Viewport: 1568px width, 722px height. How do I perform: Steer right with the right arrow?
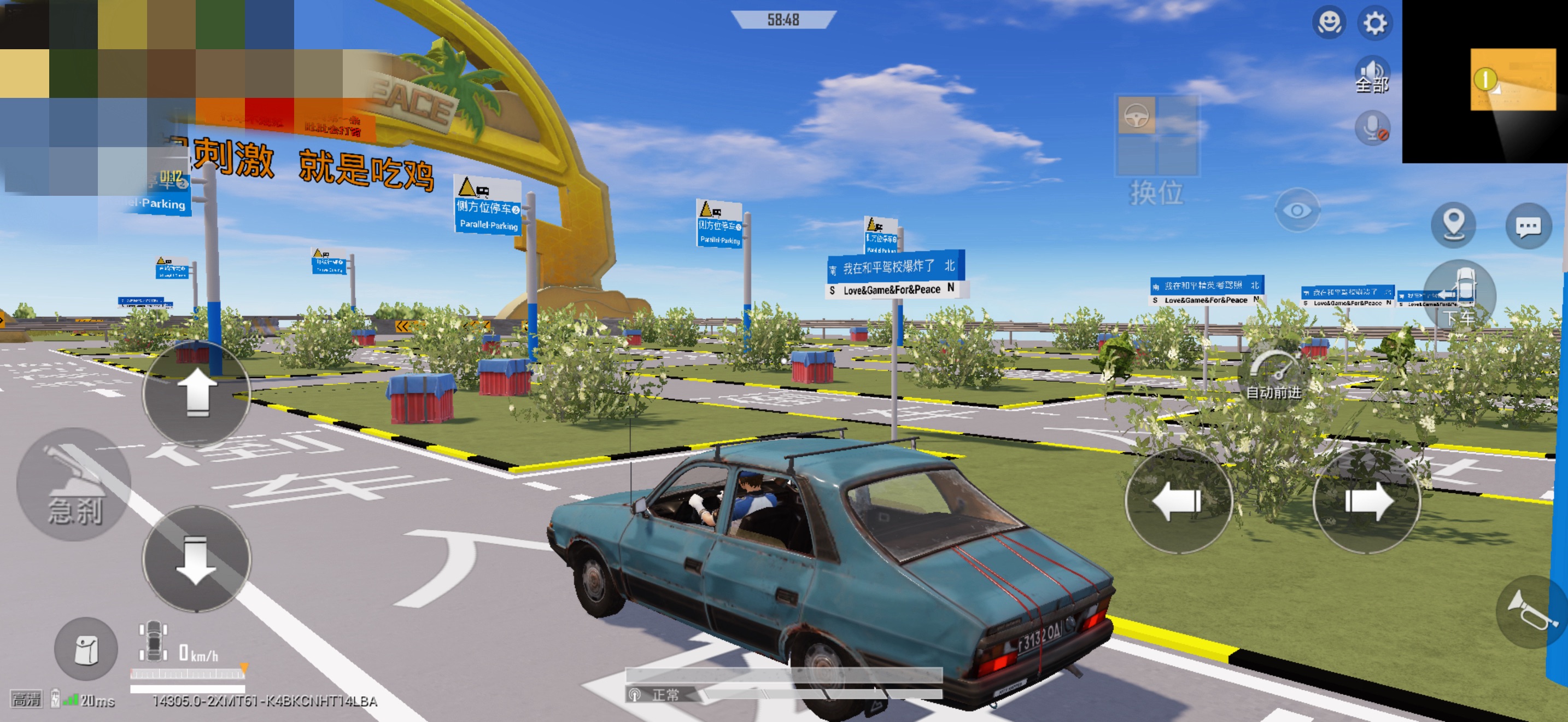[x=1367, y=501]
